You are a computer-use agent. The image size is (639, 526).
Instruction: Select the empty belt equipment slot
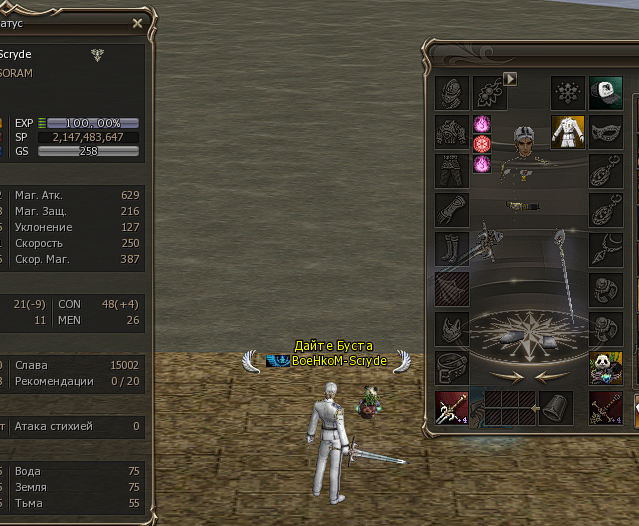(x=452, y=367)
